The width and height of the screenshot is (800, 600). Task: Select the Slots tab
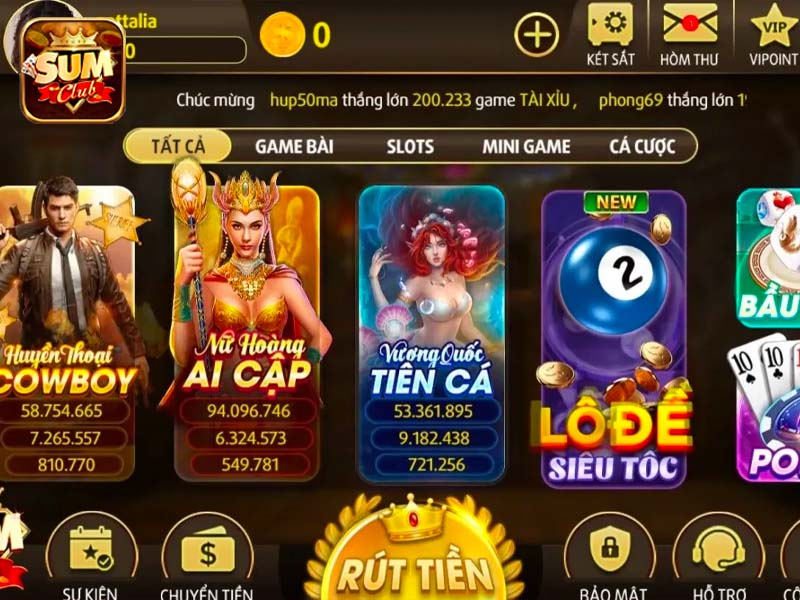pos(410,146)
